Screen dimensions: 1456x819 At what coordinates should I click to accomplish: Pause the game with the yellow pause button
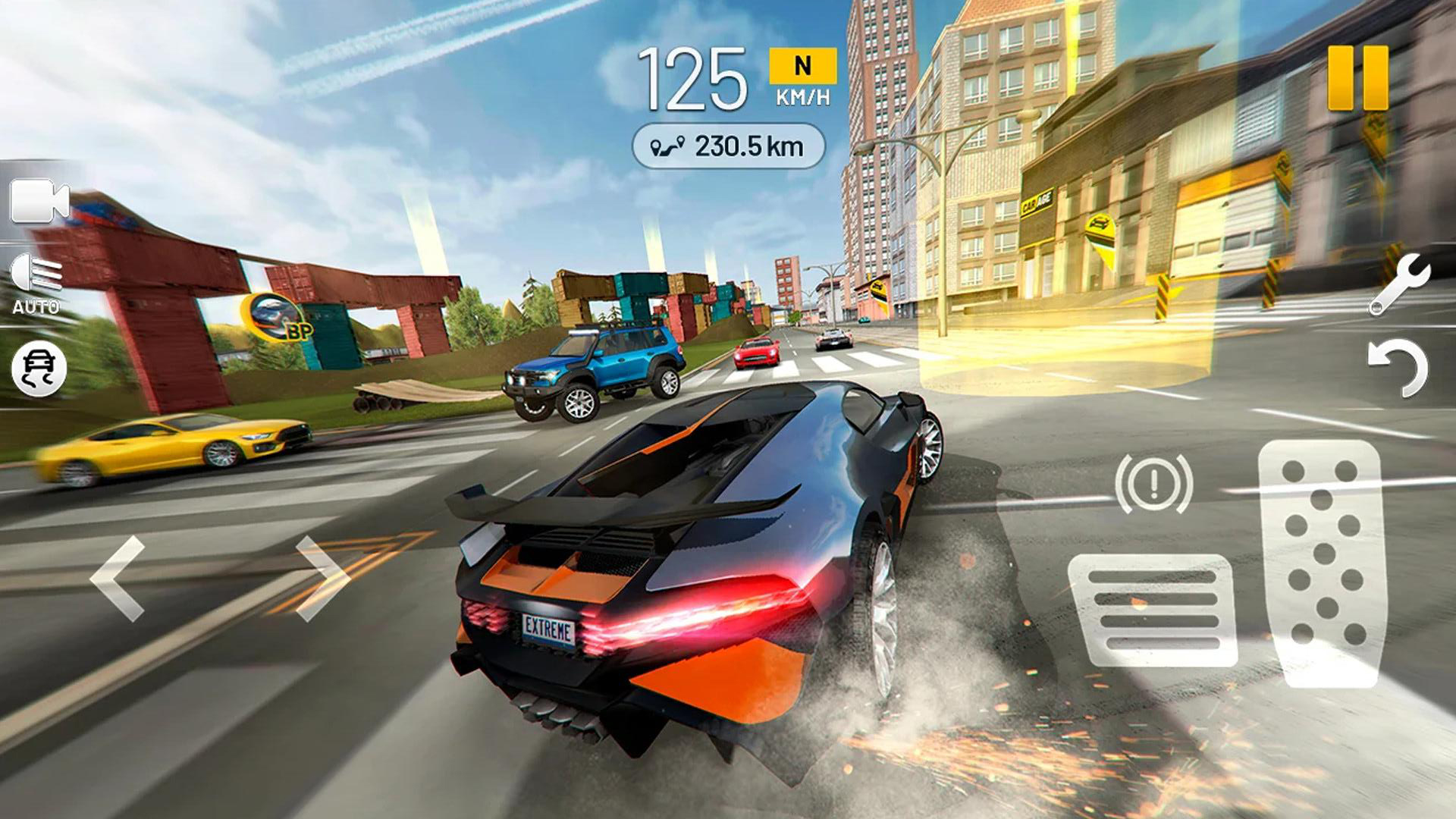coord(1357,77)
